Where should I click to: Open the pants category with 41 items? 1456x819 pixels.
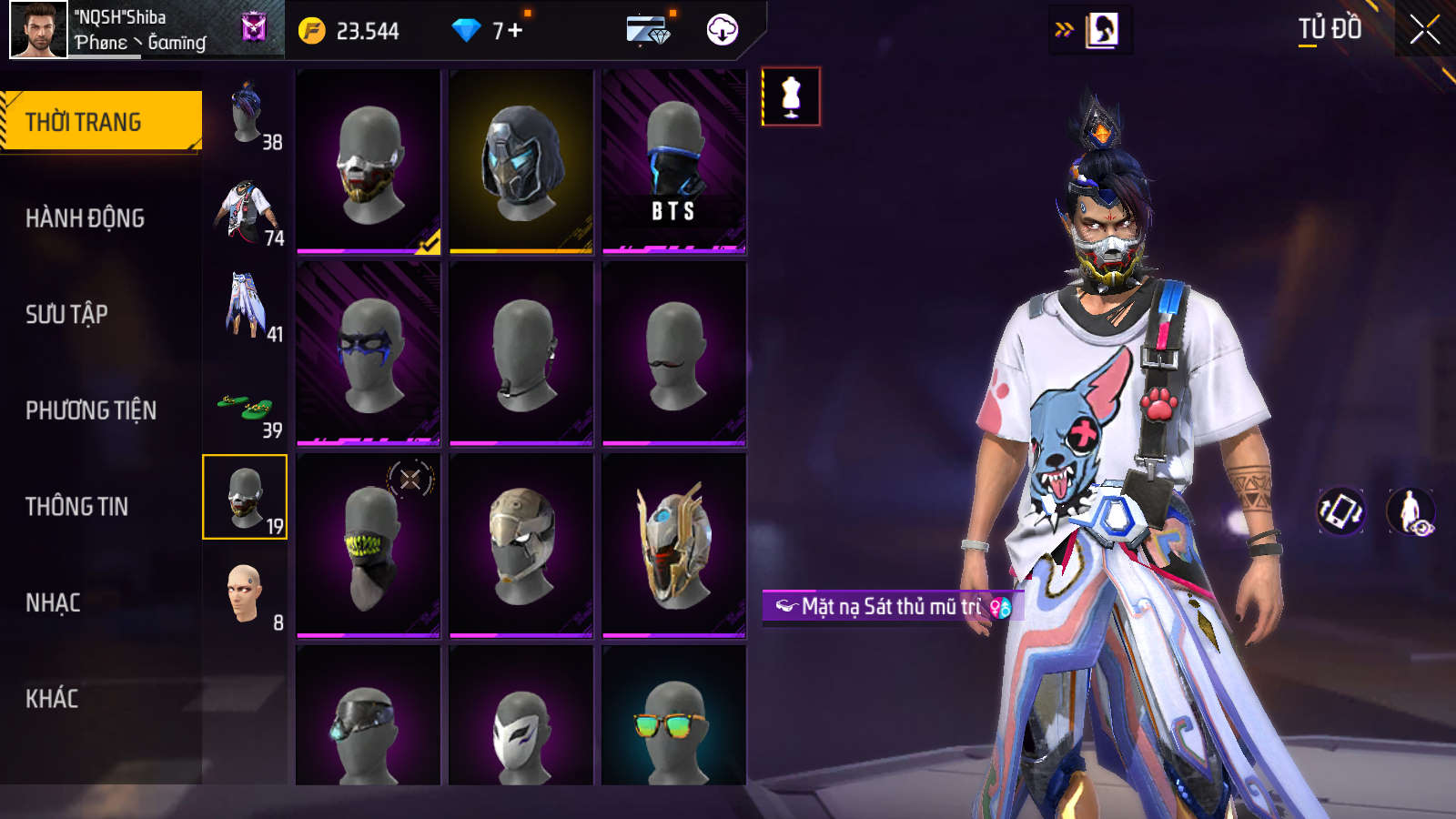click(x=246, y=307)
